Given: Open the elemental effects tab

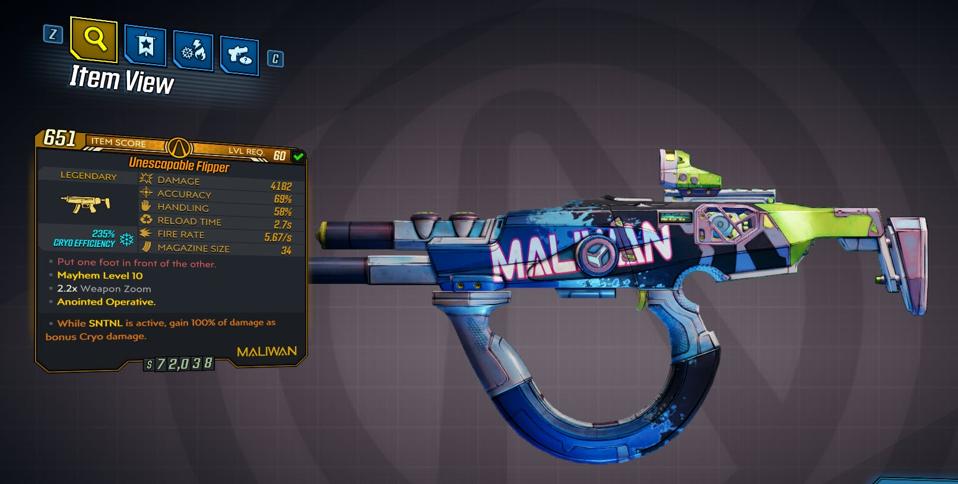Looking at the screenshot, I should 192,51.
